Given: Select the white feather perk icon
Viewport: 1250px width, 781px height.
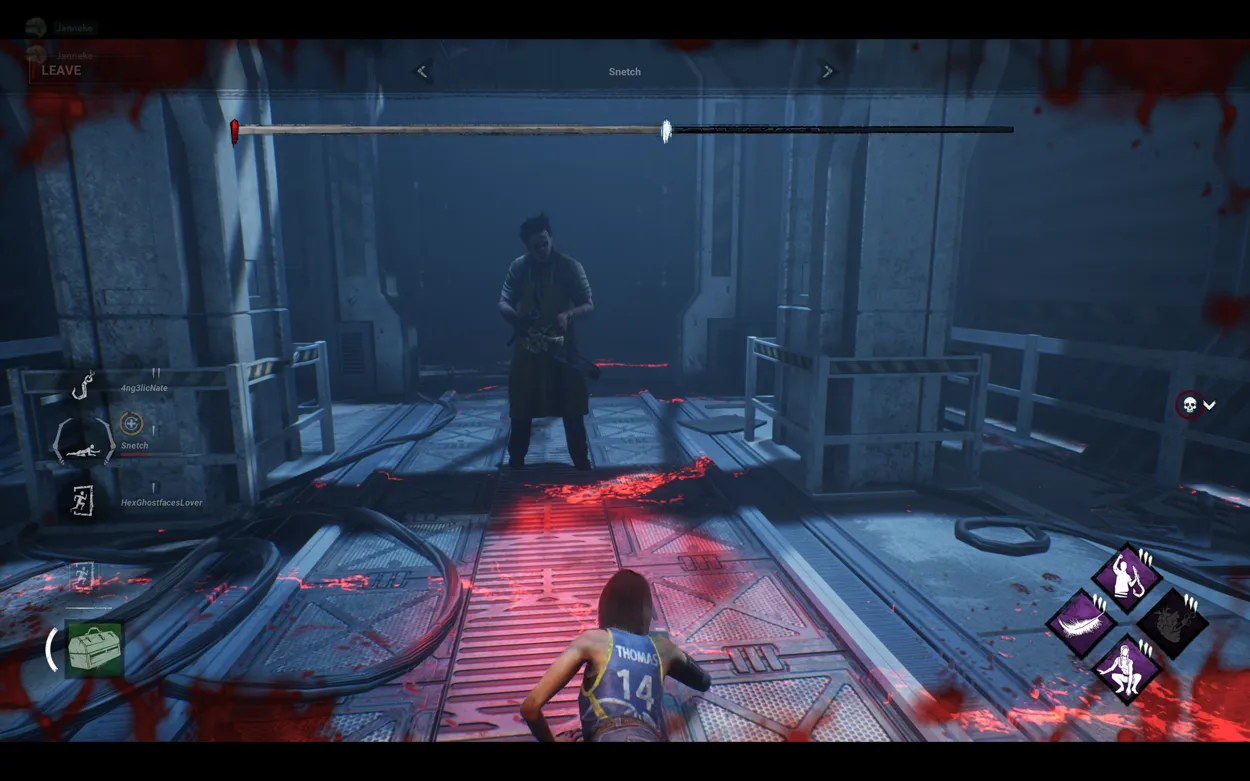Looking at the screenshot, I should coord(1081,623).
